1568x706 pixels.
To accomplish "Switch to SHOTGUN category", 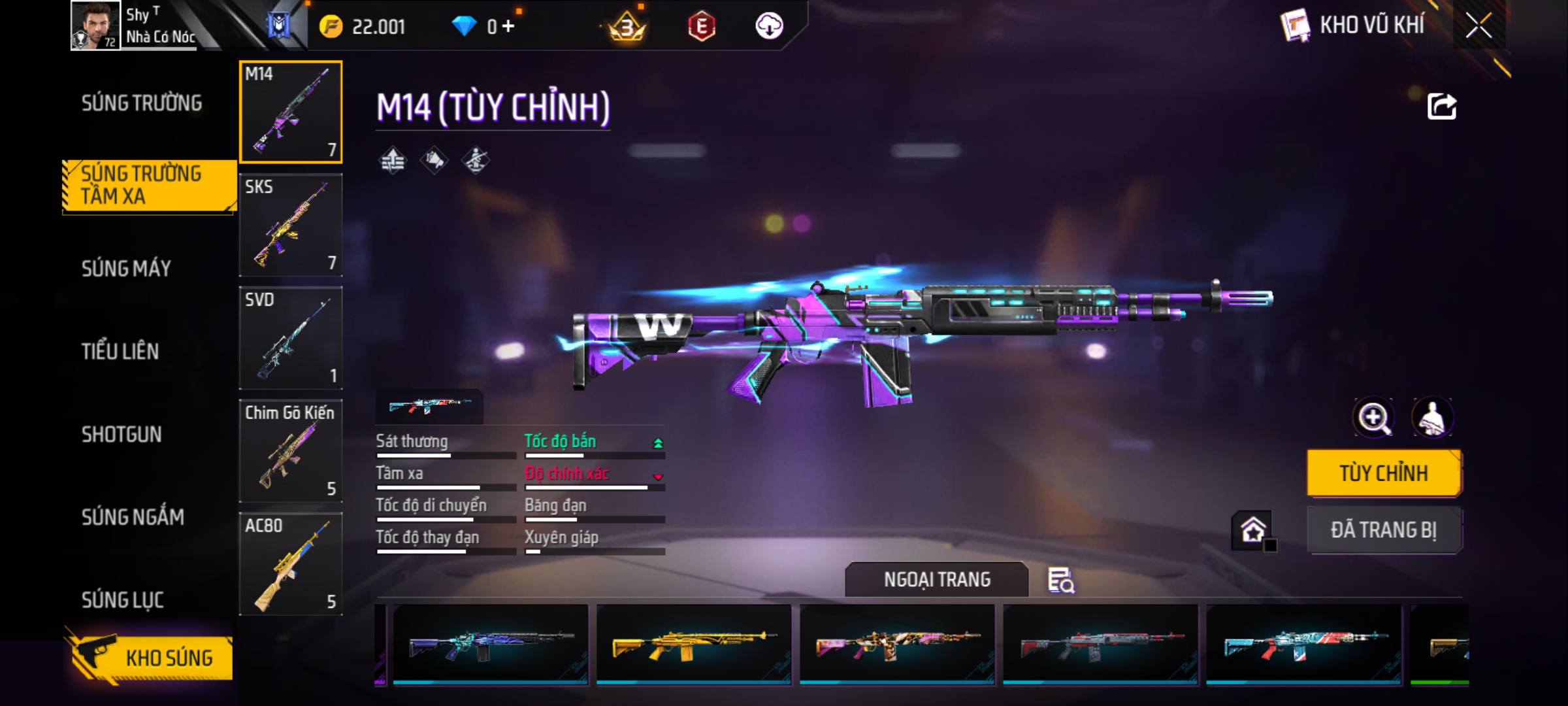I will pos(122,434).
